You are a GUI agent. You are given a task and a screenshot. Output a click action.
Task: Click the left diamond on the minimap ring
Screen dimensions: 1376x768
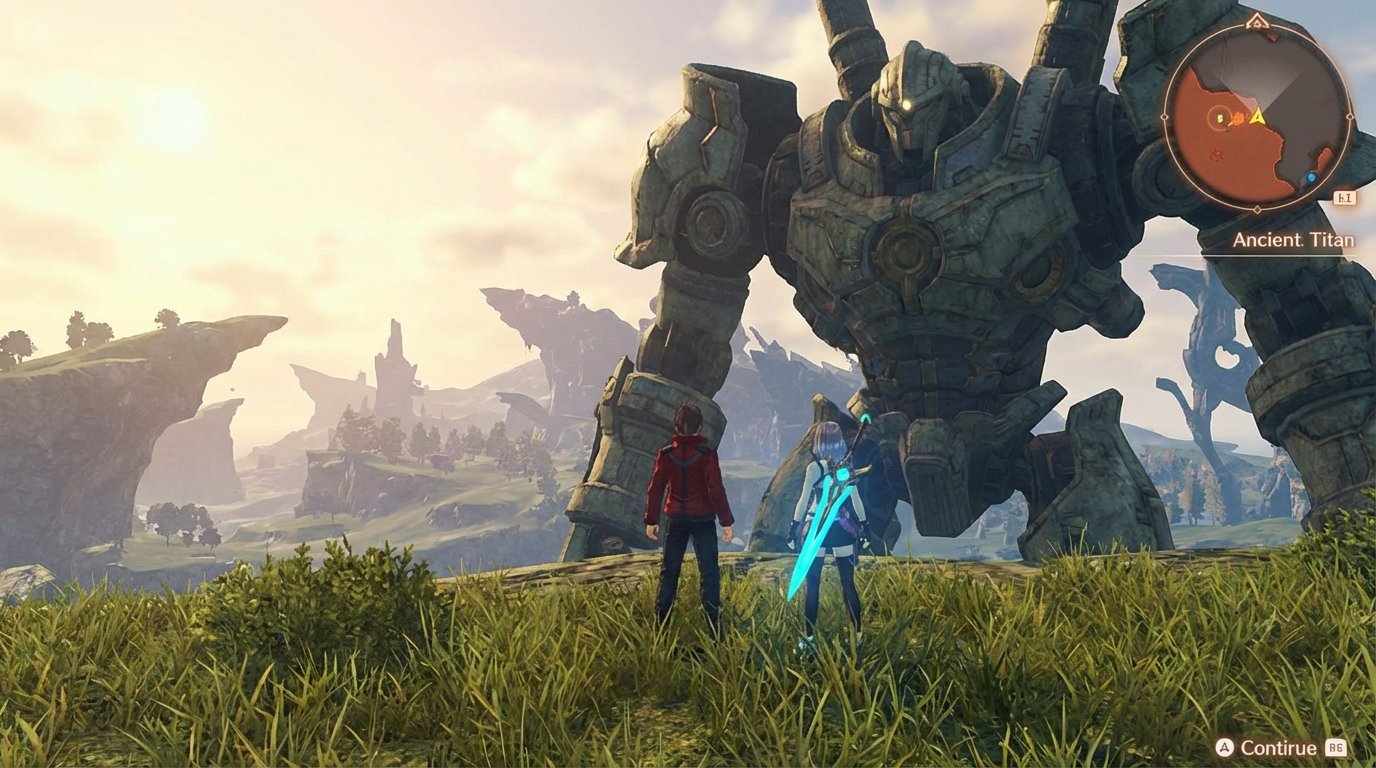pos(1163,118)
